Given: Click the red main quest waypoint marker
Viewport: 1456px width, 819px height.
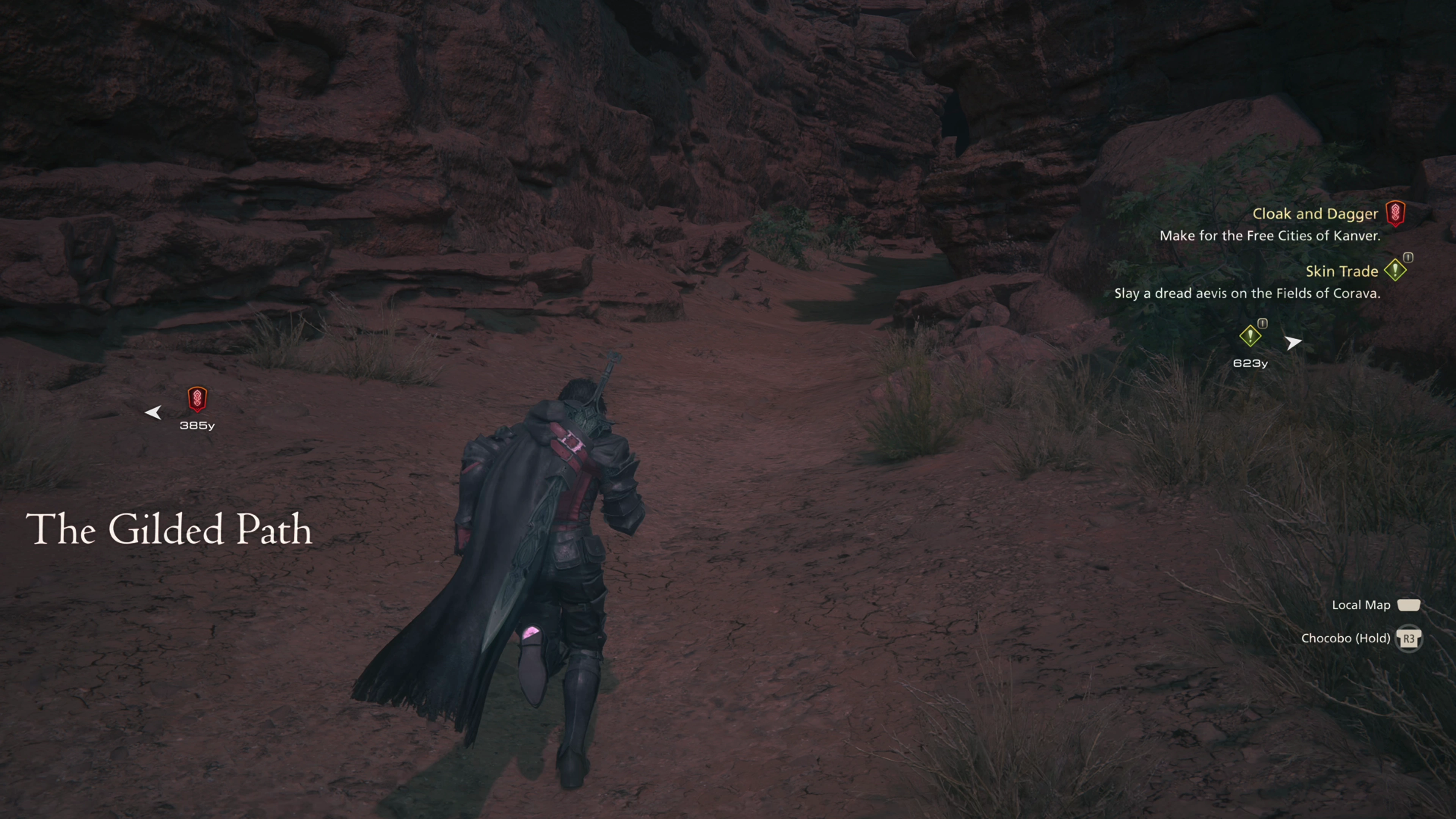Looking at the screenshot, I should [x=197, y=399].
